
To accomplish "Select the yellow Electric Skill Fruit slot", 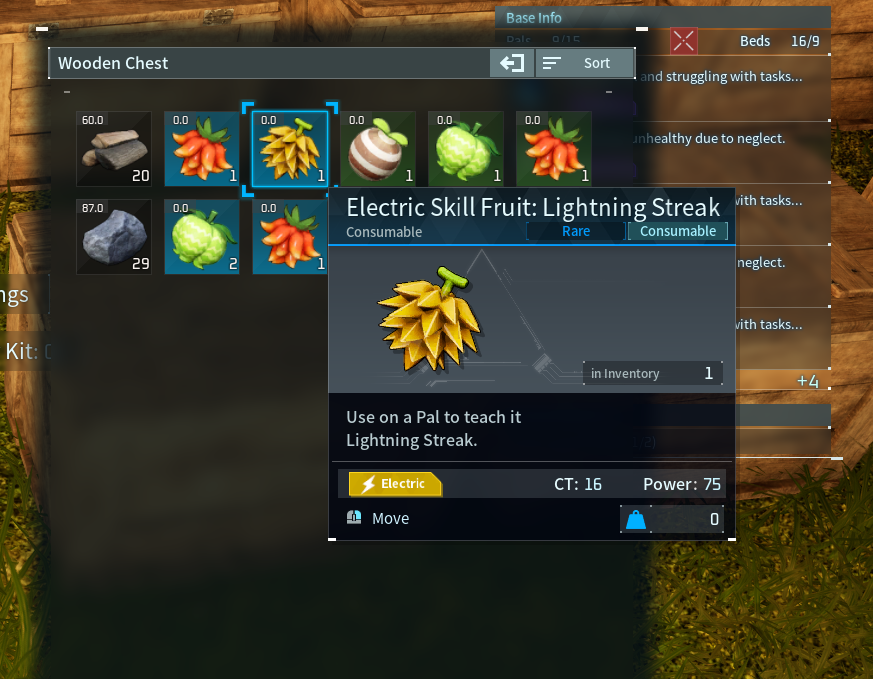I will click(290, 149).
